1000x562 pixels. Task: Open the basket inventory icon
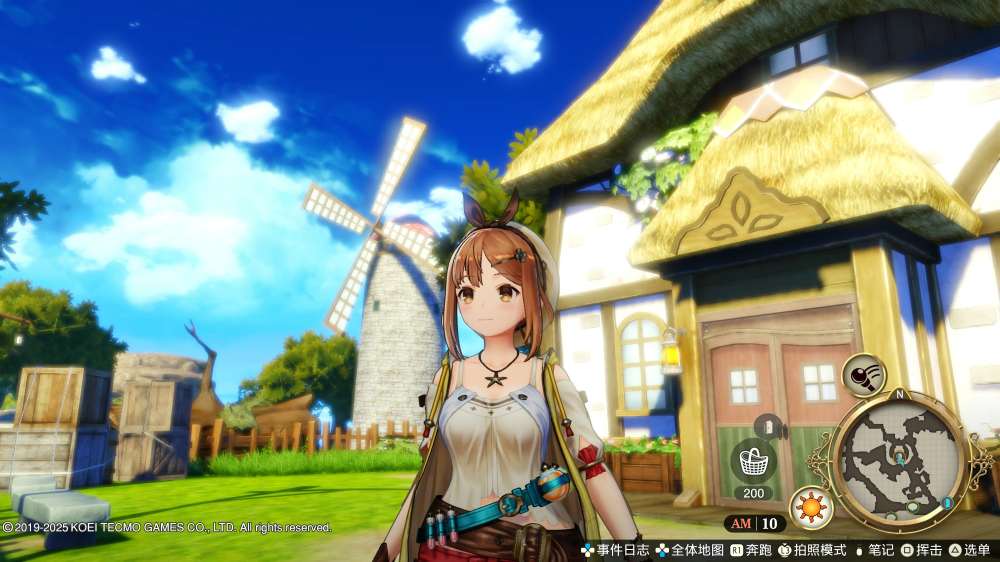(x=754, y=462)
